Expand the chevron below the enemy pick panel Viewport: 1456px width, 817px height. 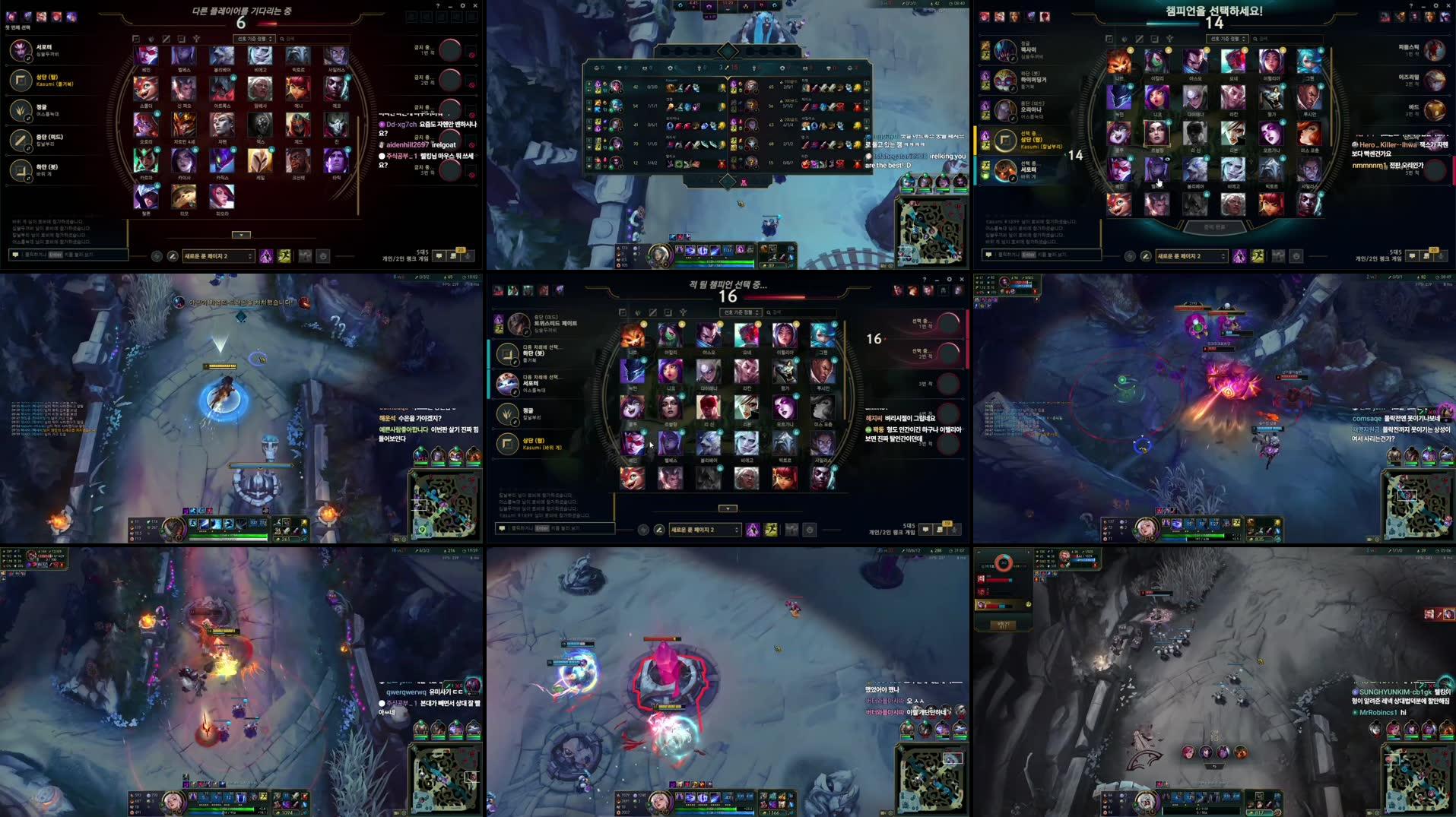[x=727, y=508]
